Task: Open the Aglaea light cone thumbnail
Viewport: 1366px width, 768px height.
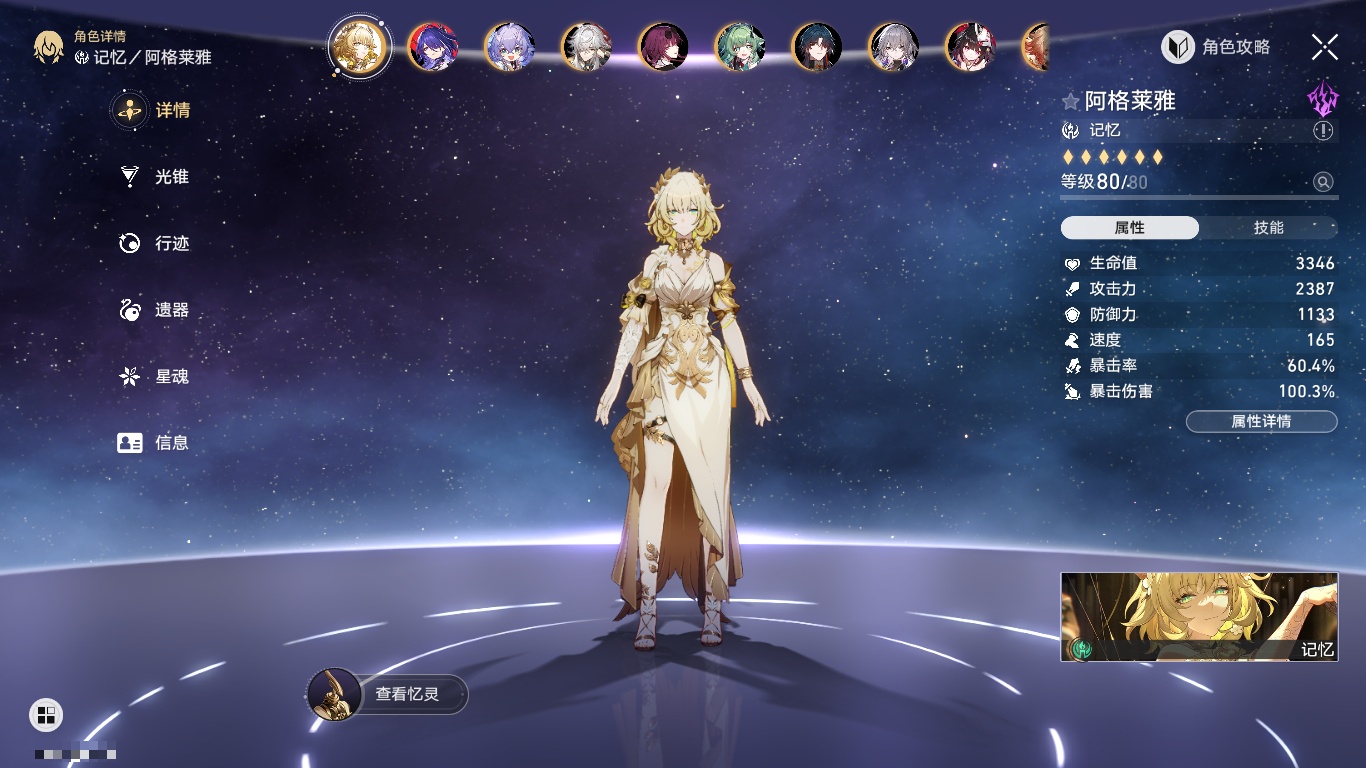Action: 1199,617
